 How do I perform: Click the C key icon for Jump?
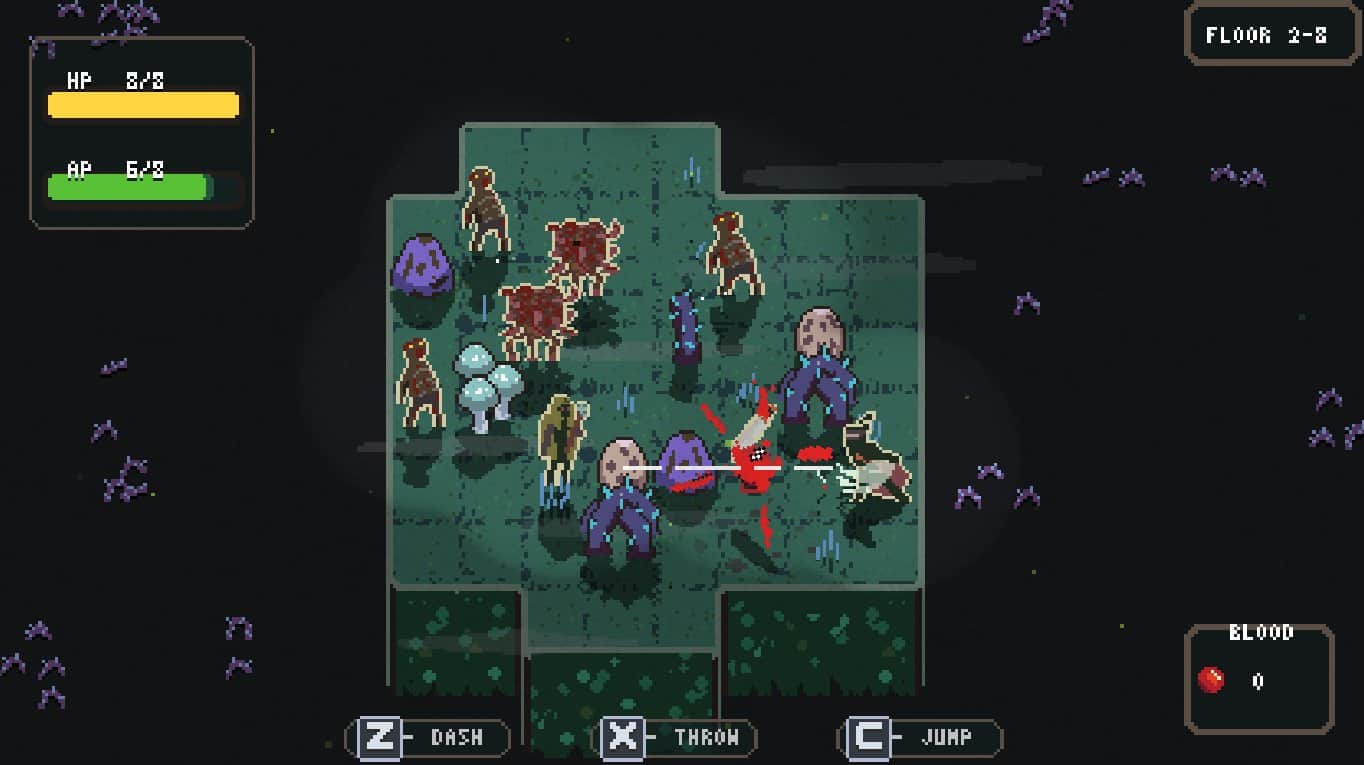(868, 738)
